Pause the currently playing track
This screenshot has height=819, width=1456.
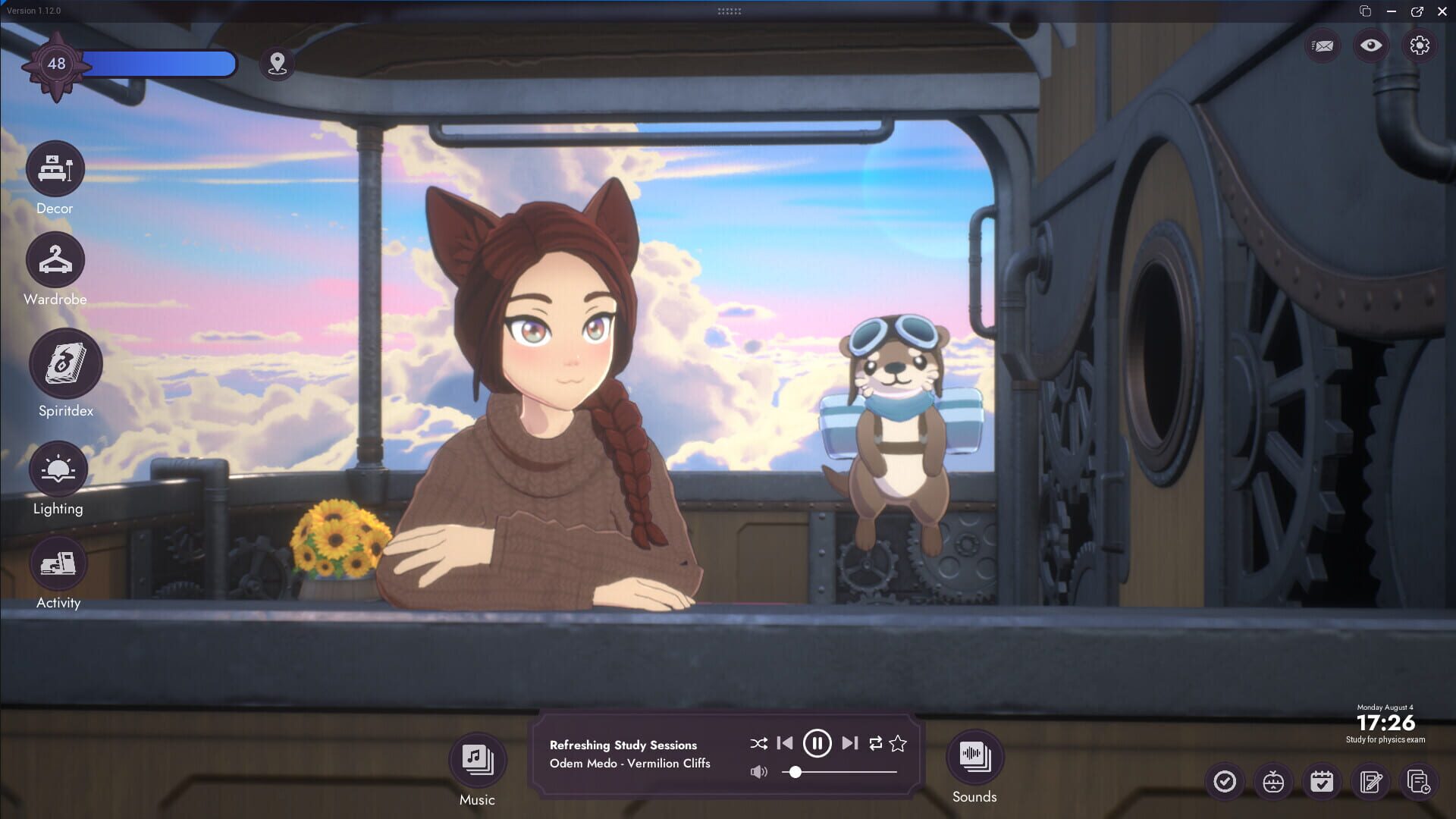(817, 743)
